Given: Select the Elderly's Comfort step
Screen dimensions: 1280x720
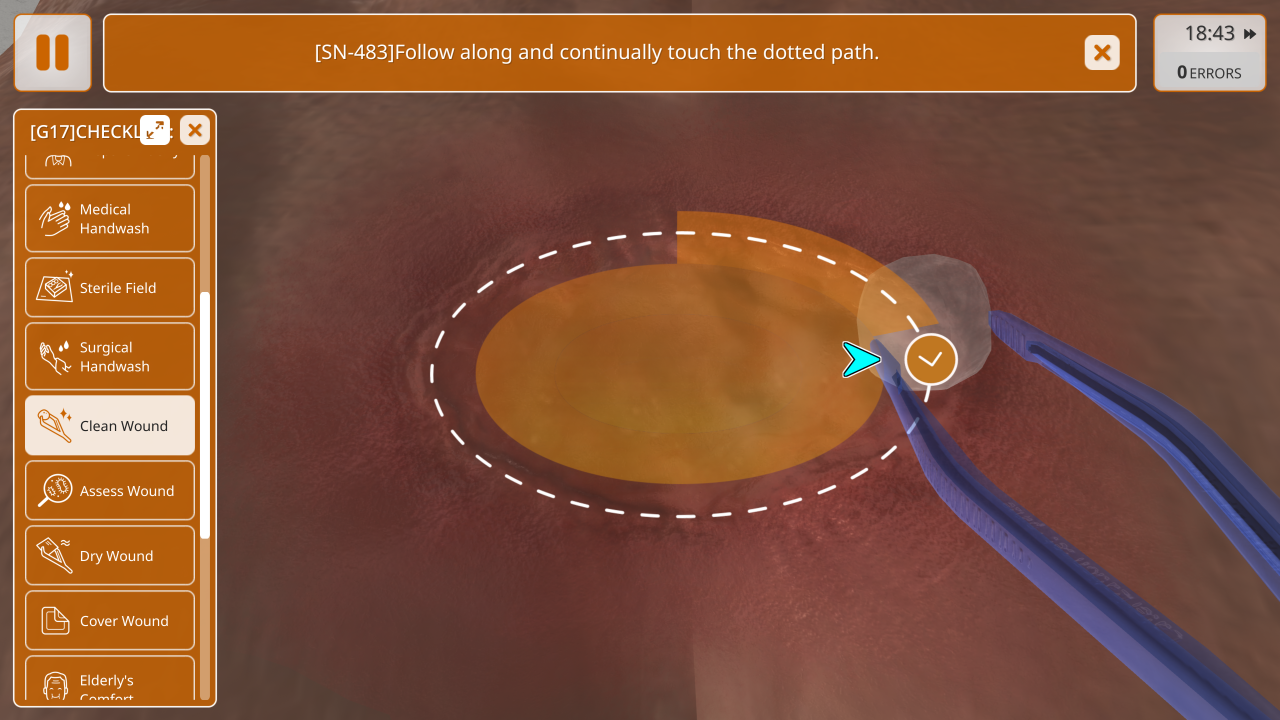Looking at the screenshot, I should (x=110, y=683).
